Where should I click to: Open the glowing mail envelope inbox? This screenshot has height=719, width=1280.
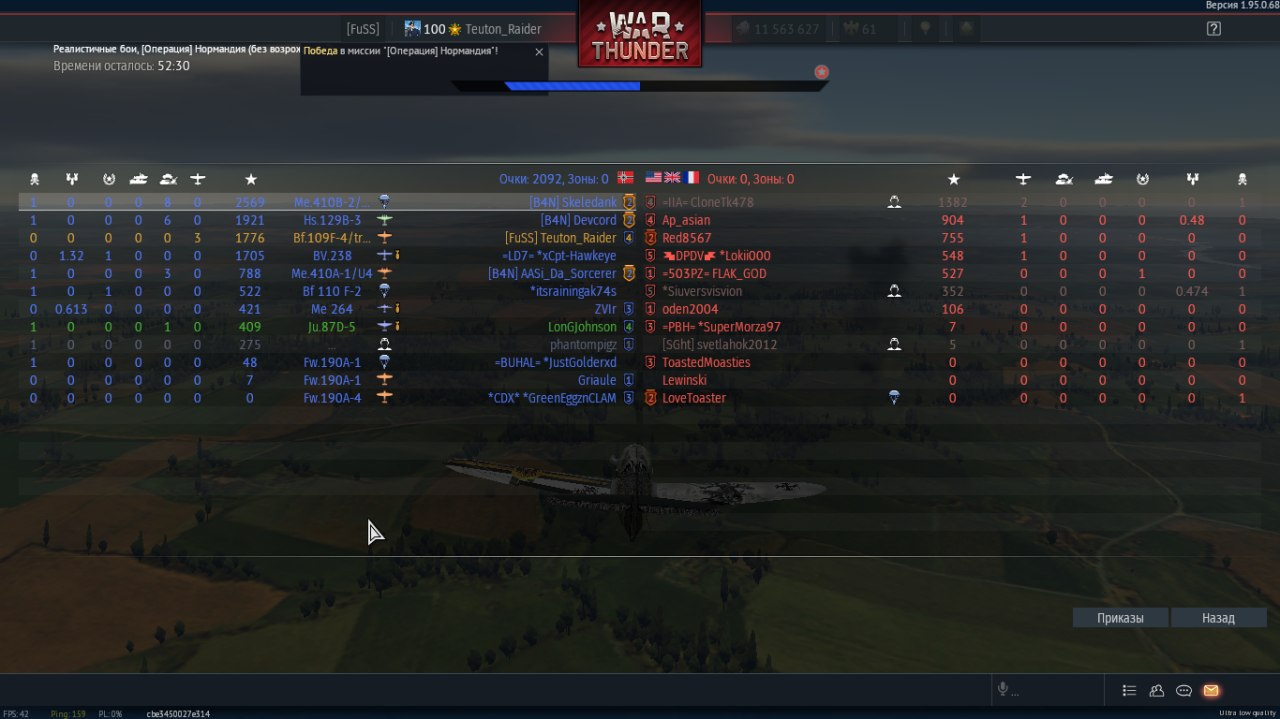point(1211,690)
